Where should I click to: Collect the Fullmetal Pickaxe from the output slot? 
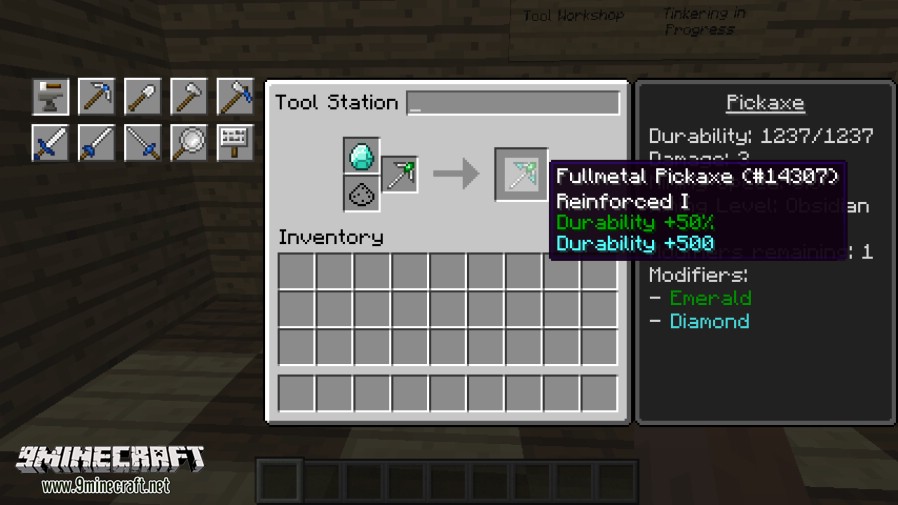[521, 175]
